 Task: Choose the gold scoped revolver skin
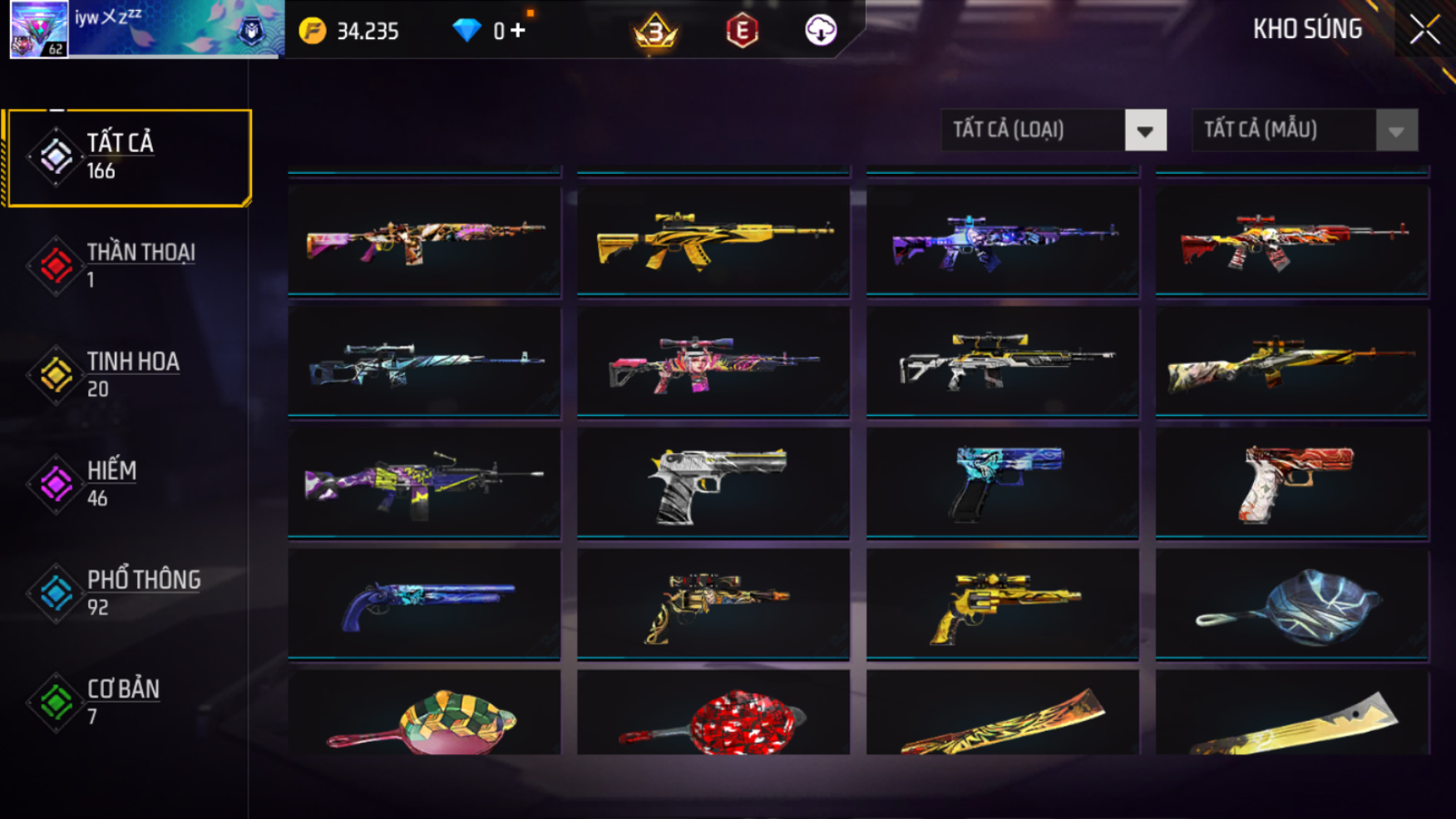coord(1002,604)
